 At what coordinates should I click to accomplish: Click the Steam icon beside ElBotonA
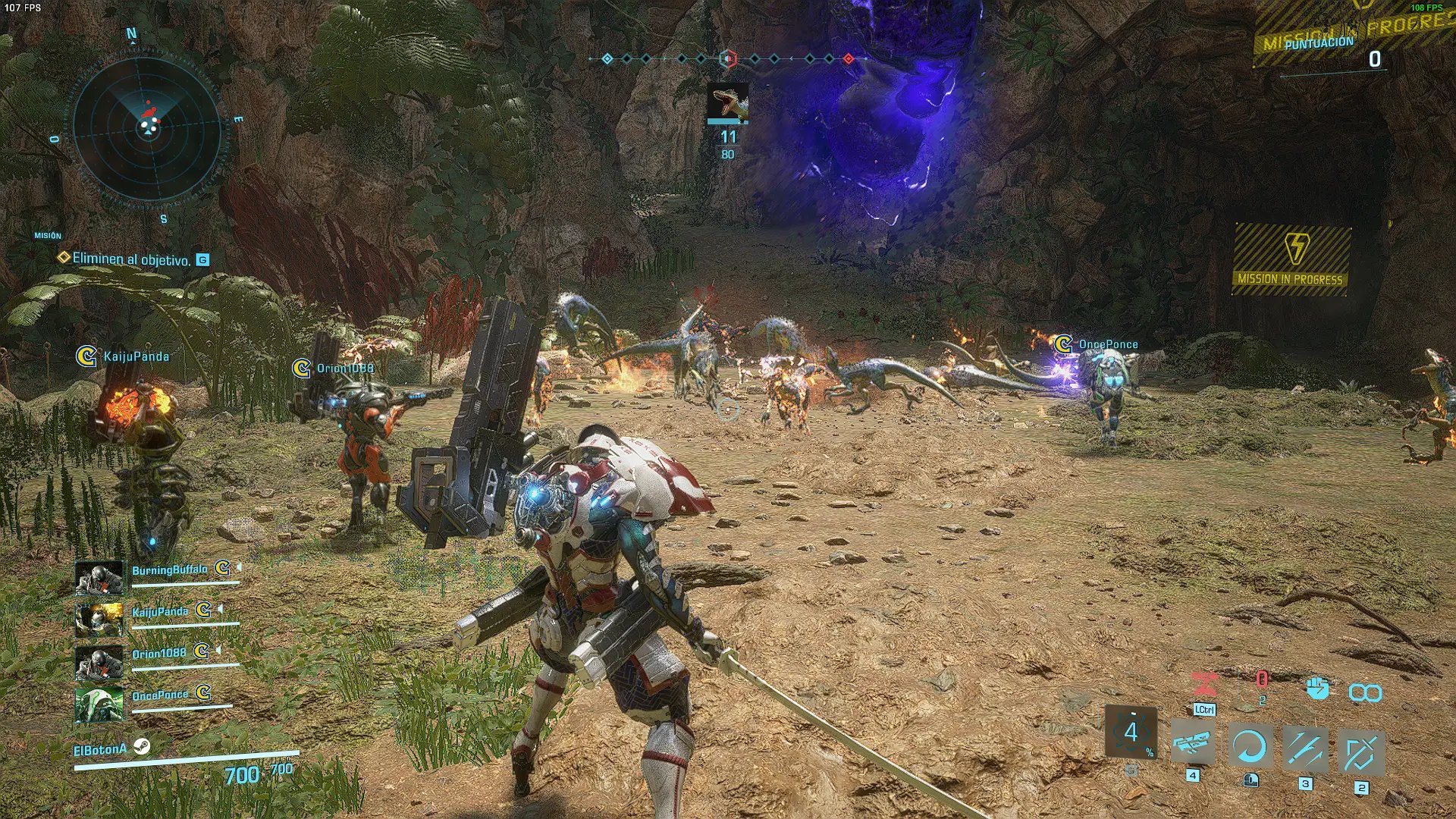(x=141, y=747)
